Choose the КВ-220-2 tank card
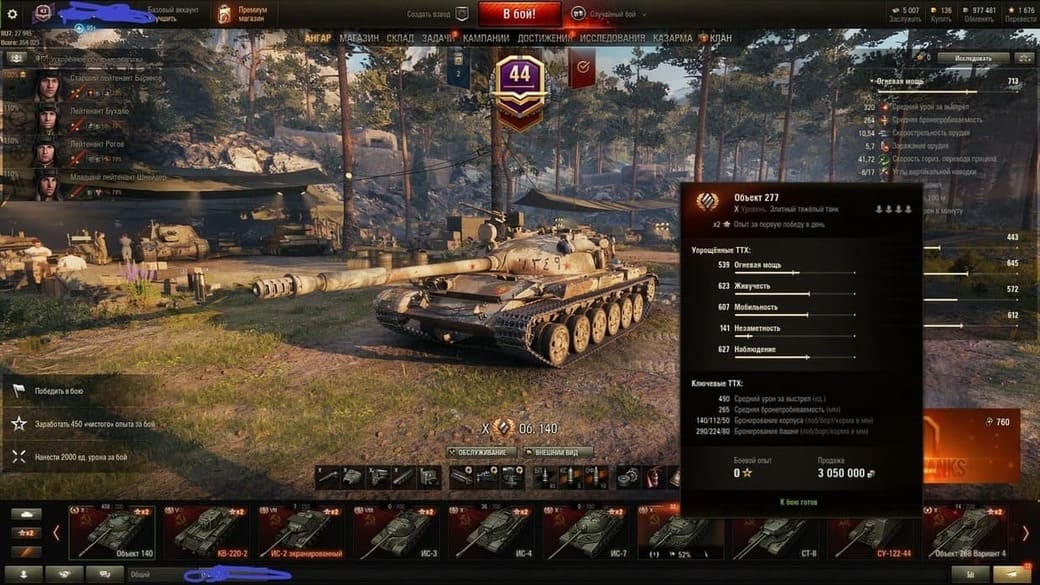 pyautogui.click(x=207, y=531)
